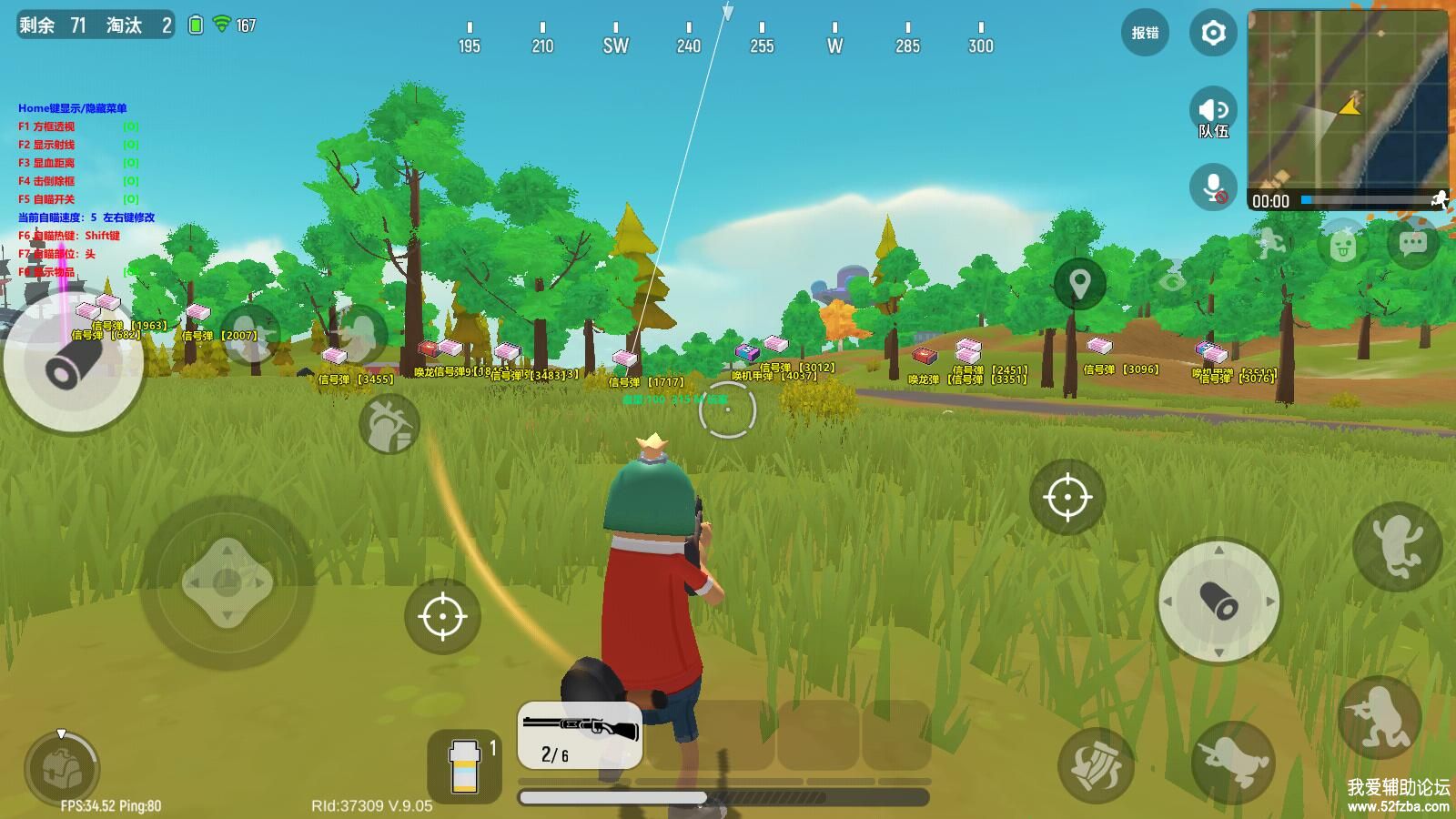The height and width of the screenshot is (819, 1456).
Task: Open the chat speech bubble
Action: (x=1412, y=243)
